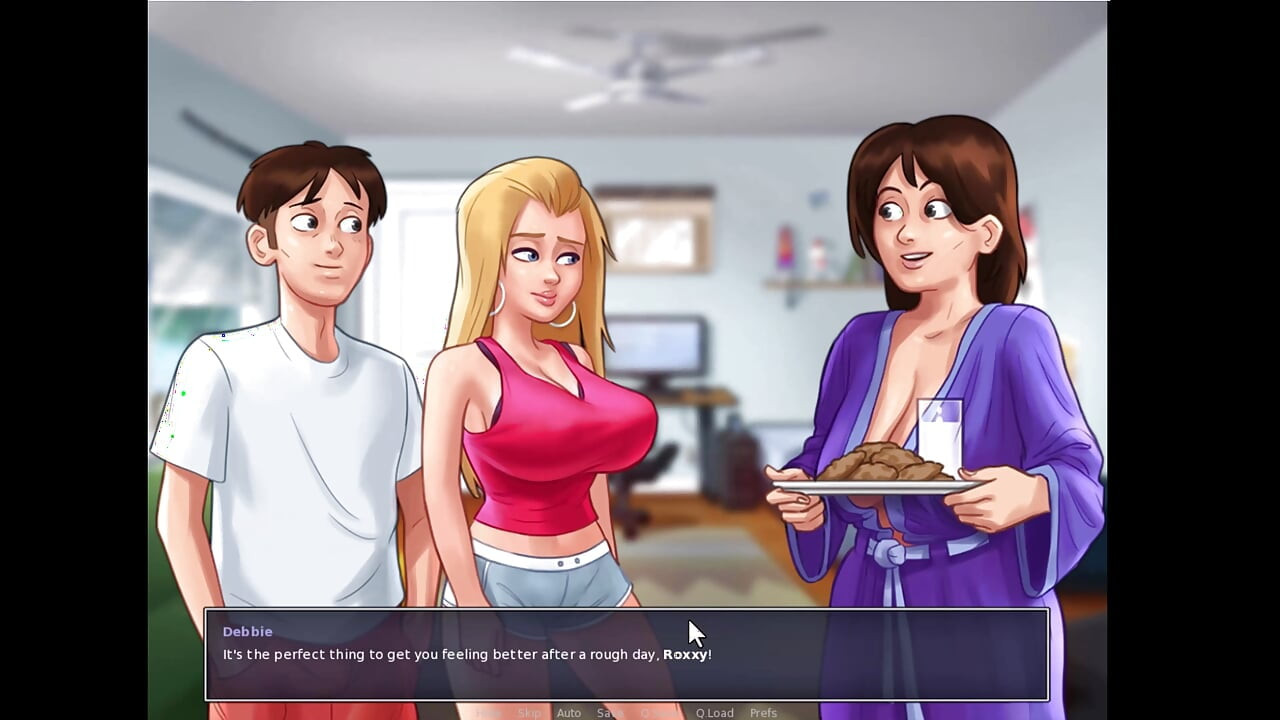The height and width of the screenshot is (720, 1280).
Task: Open the Save game screen
Action: pyautogui.click(x=609, y=712)
